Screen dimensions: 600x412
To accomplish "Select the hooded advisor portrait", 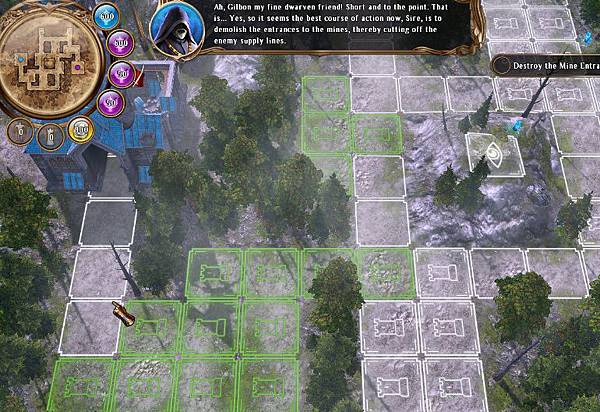I will (x=176, y=31).
